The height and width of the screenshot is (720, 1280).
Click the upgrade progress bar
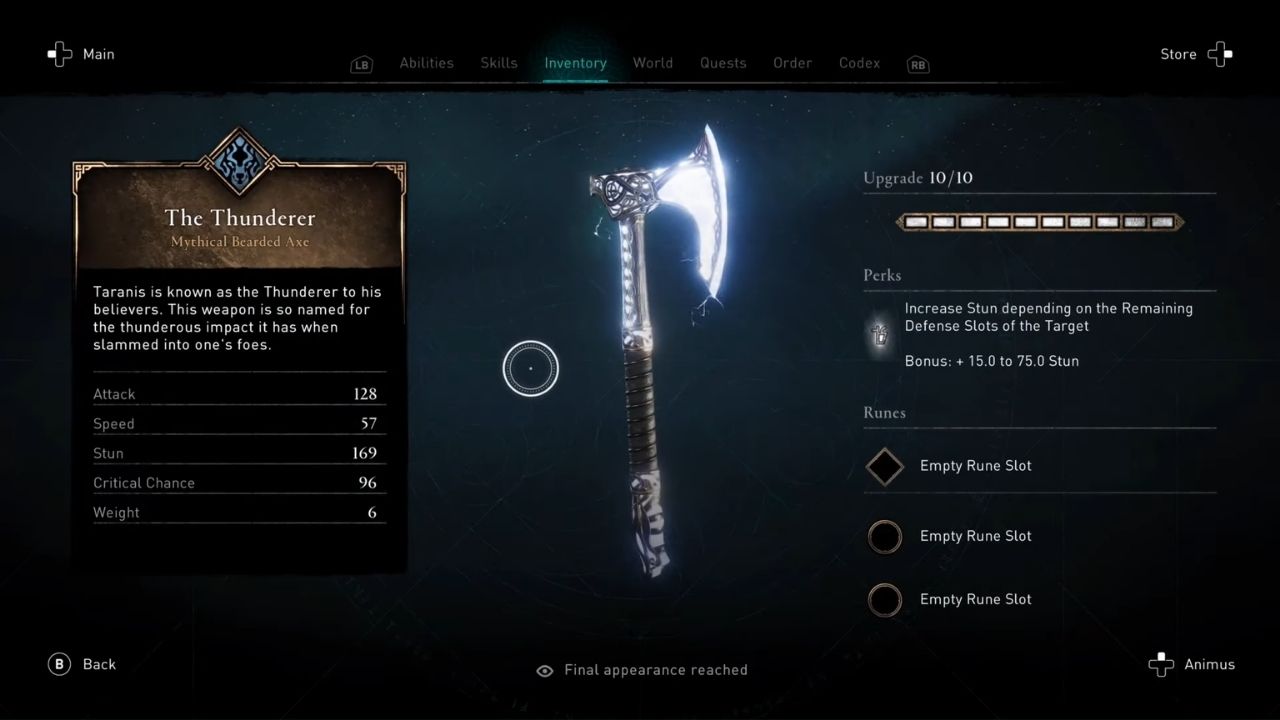coord(1040,222)
